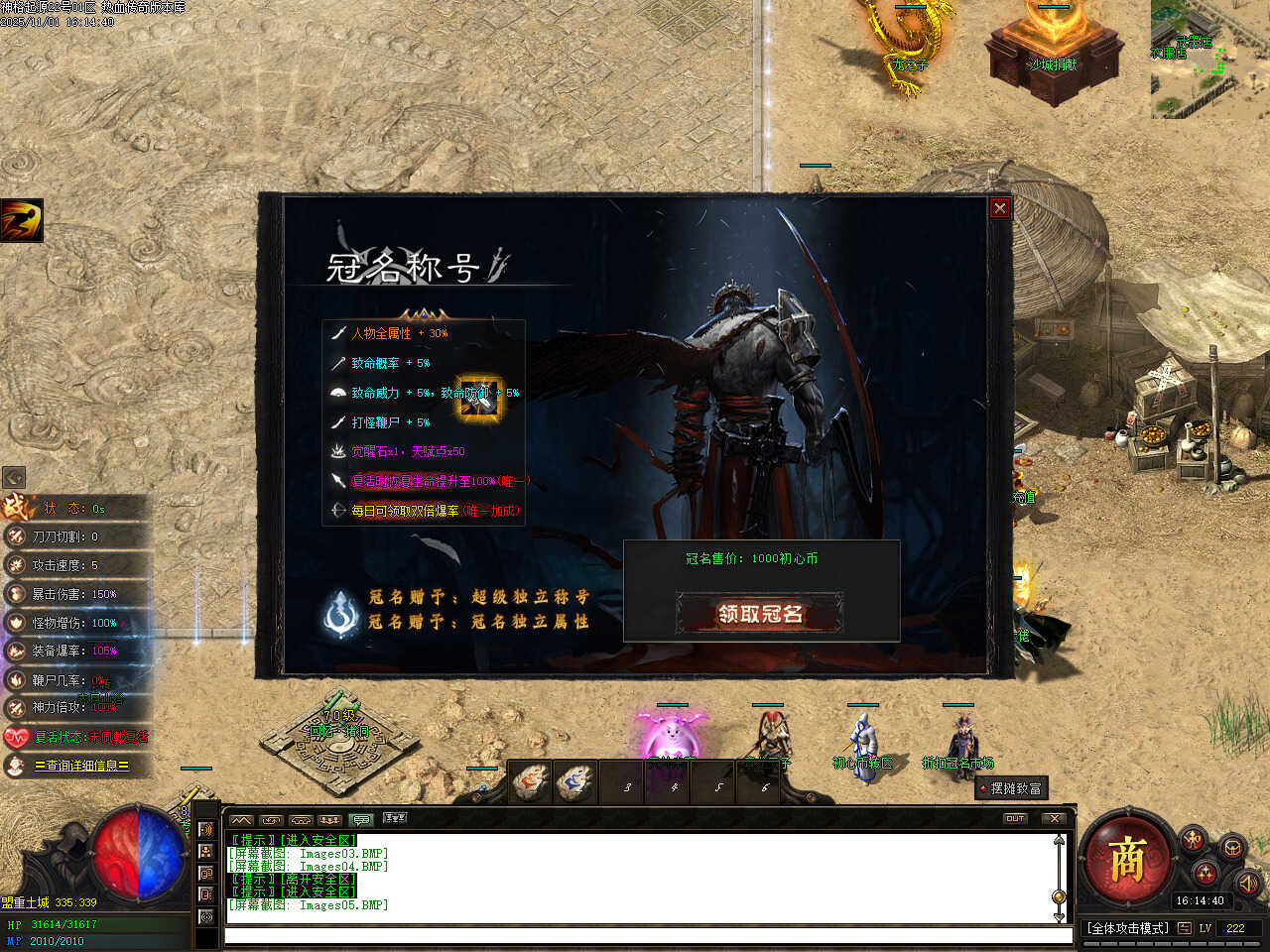
Task: Use the red scroll in first hotbar slot
Action: coord(530,783)
